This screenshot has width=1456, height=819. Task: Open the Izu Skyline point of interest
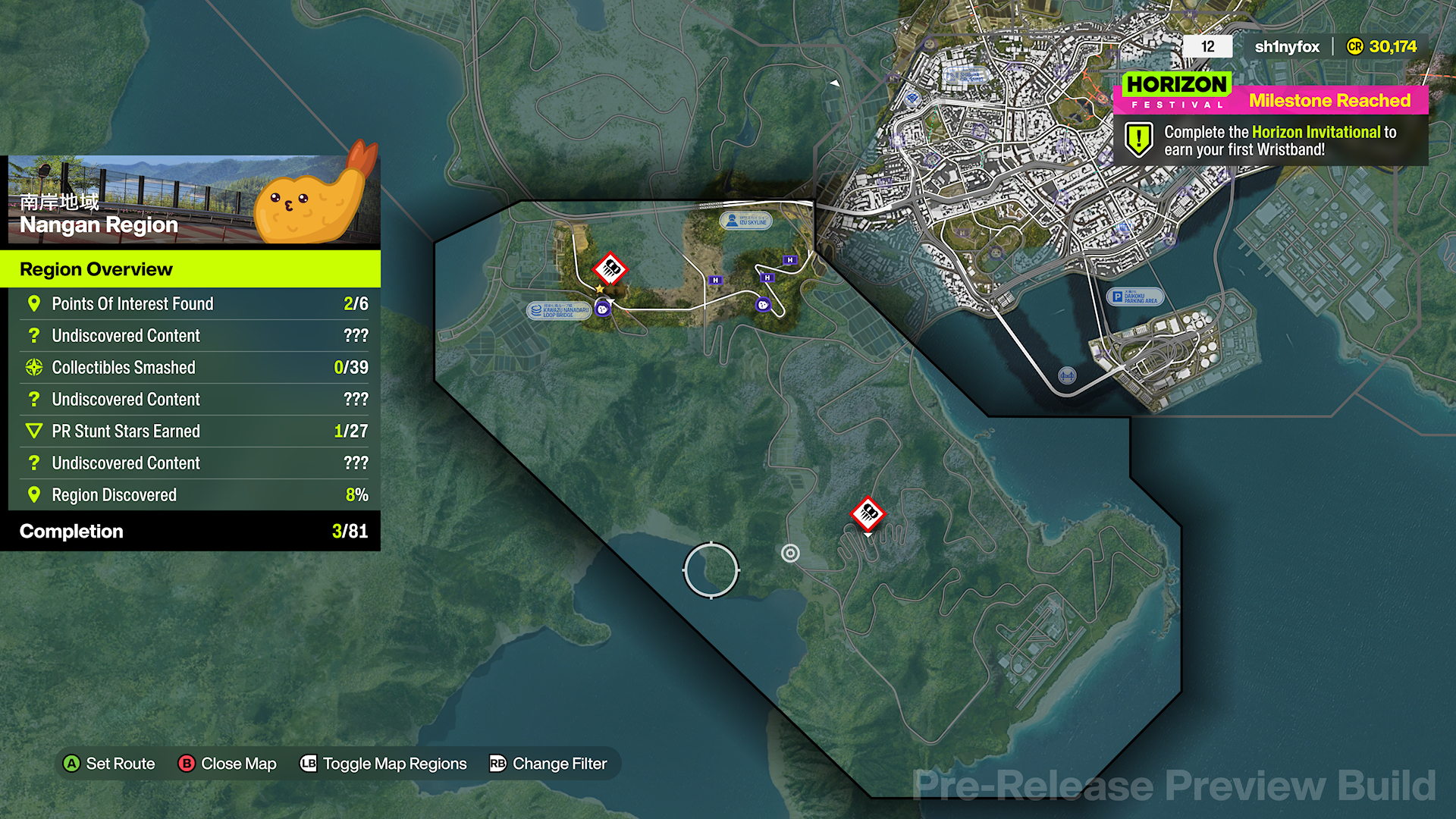[x=746, y=221]
